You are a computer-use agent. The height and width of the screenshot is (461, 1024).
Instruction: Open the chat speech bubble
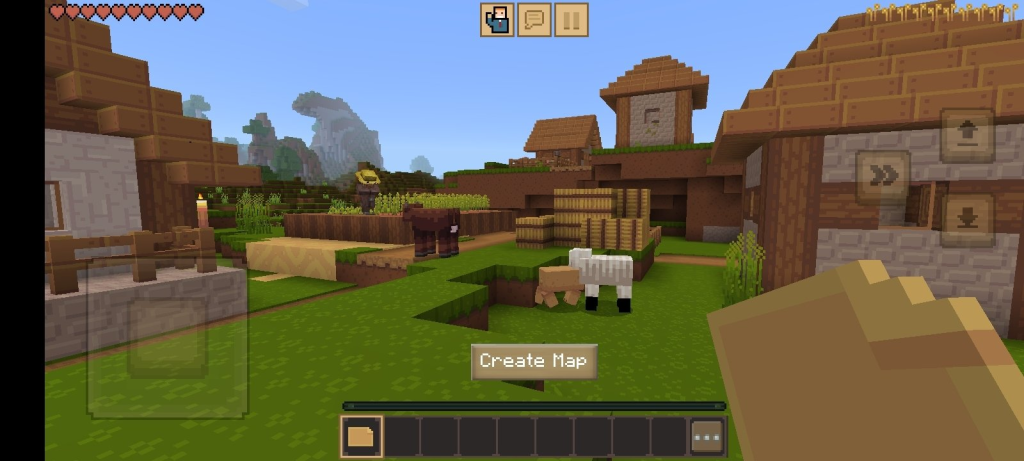[x=534, y=19]
